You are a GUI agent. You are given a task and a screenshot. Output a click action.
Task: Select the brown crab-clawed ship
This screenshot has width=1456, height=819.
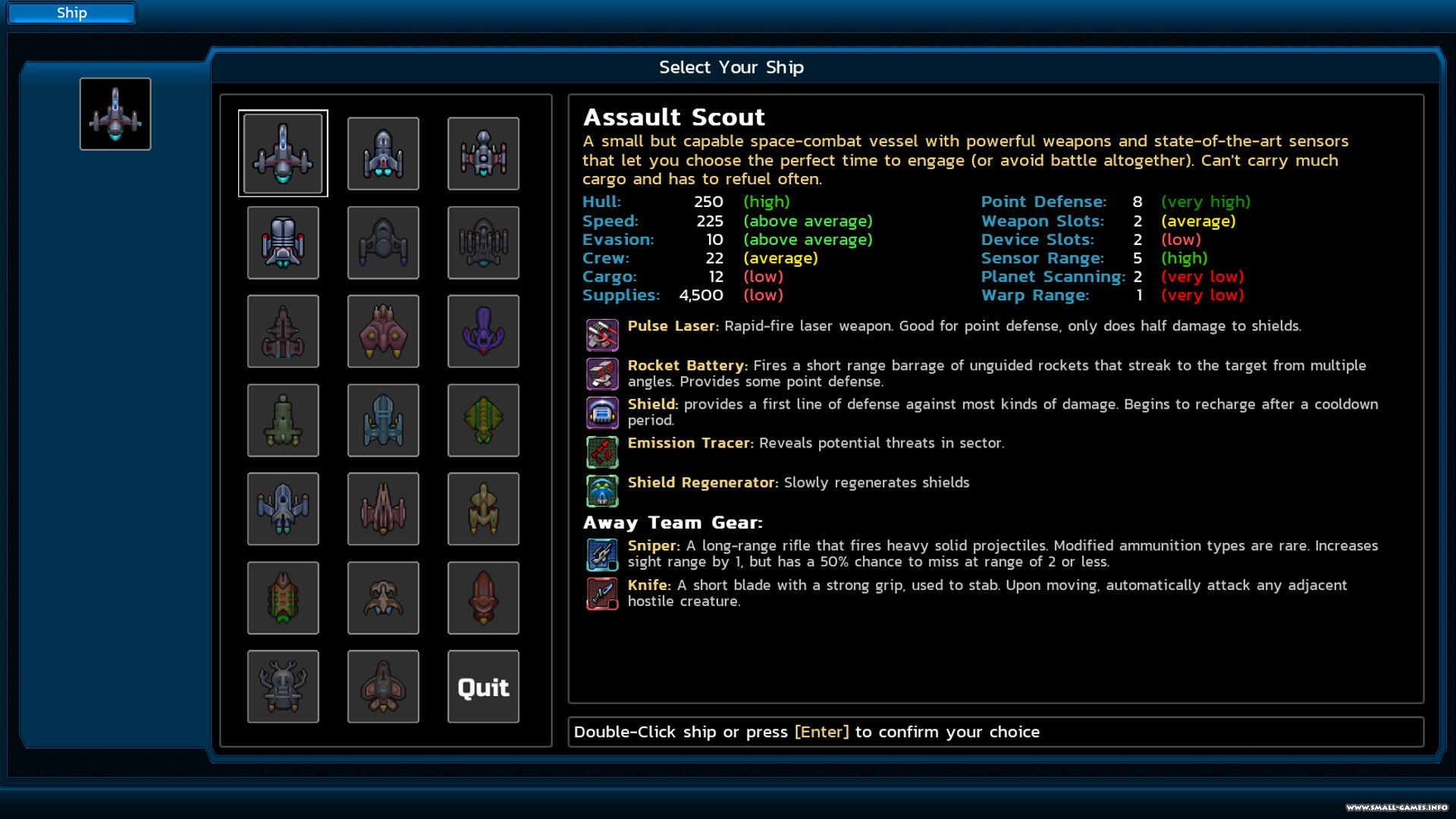tap(383, 598)
